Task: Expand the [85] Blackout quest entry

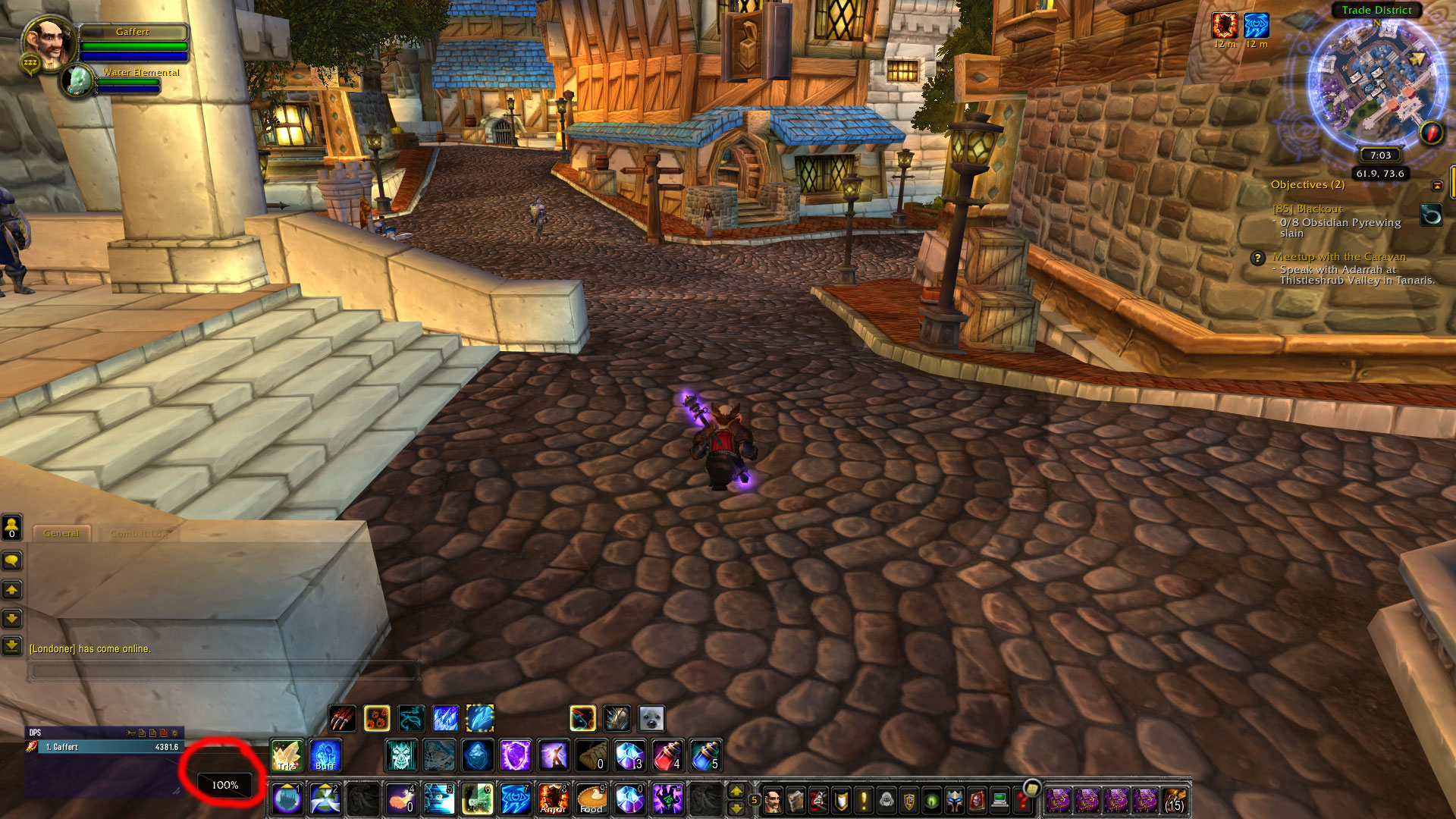Action: tap(1307, 208)
